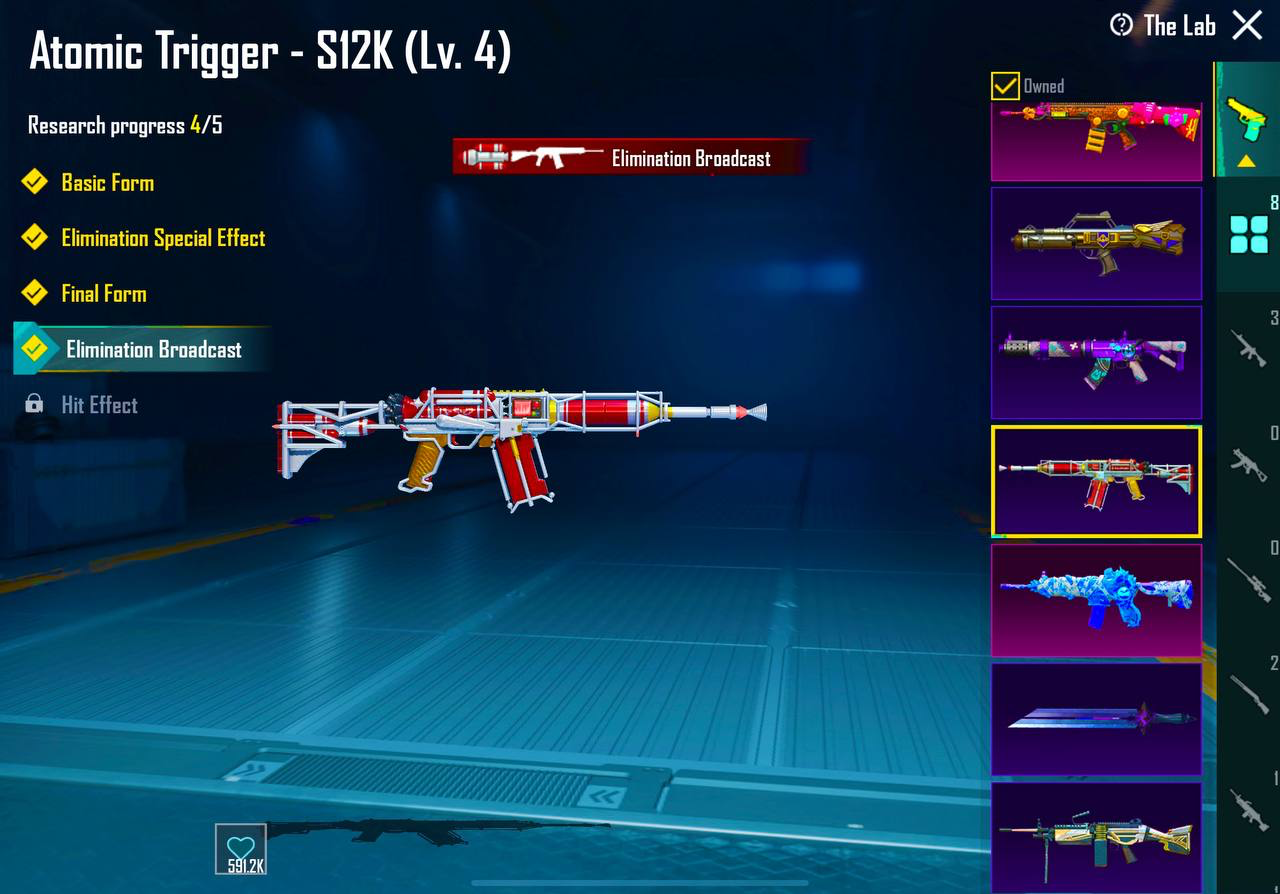The height and width of the screenshot is (894, 1280).
Task: Click the padlock icon beside Hit Effect
Action: coord(35,405)
